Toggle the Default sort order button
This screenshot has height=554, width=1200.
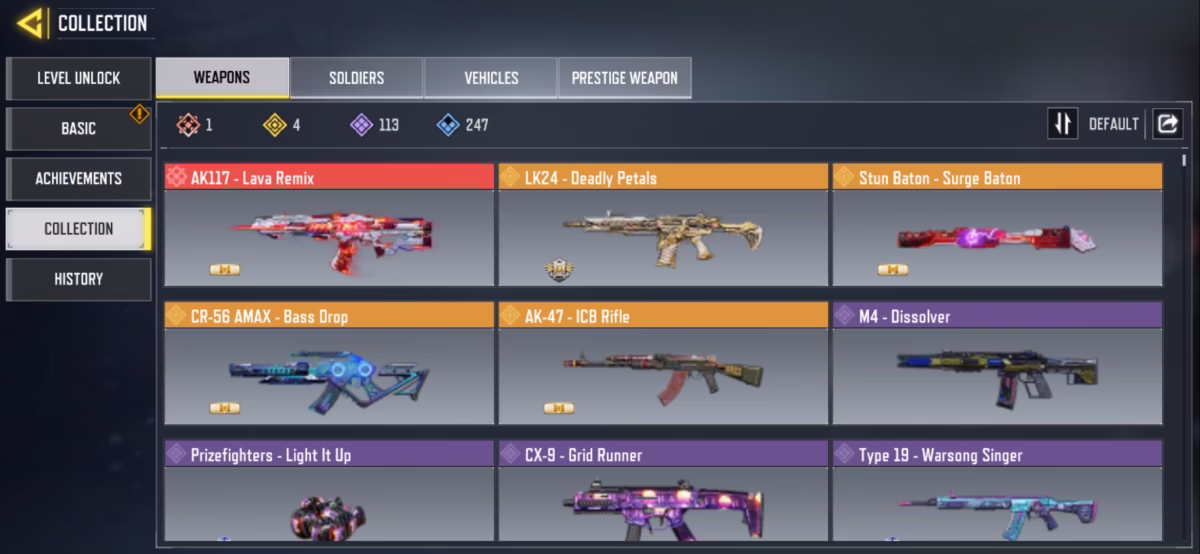point(1063,124)
